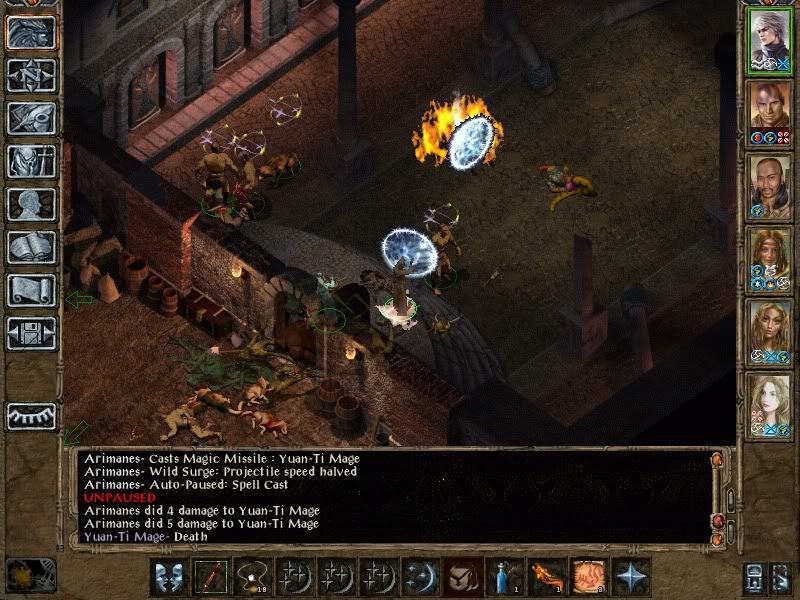
Task: Use the blue potion quick item
Action: [x=503, y=577]
